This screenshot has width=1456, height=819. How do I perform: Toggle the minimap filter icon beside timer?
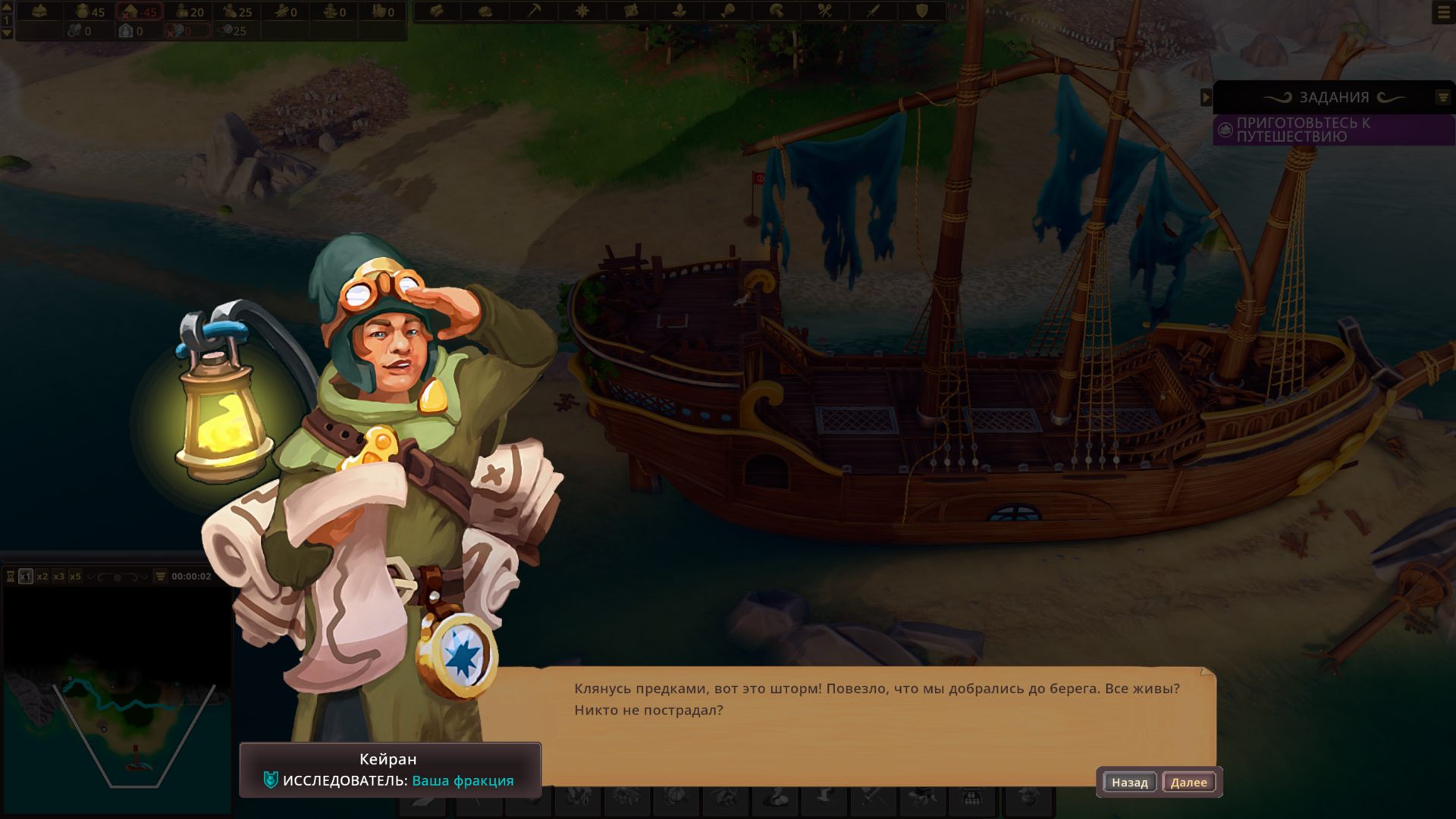(x=160, y=576)
